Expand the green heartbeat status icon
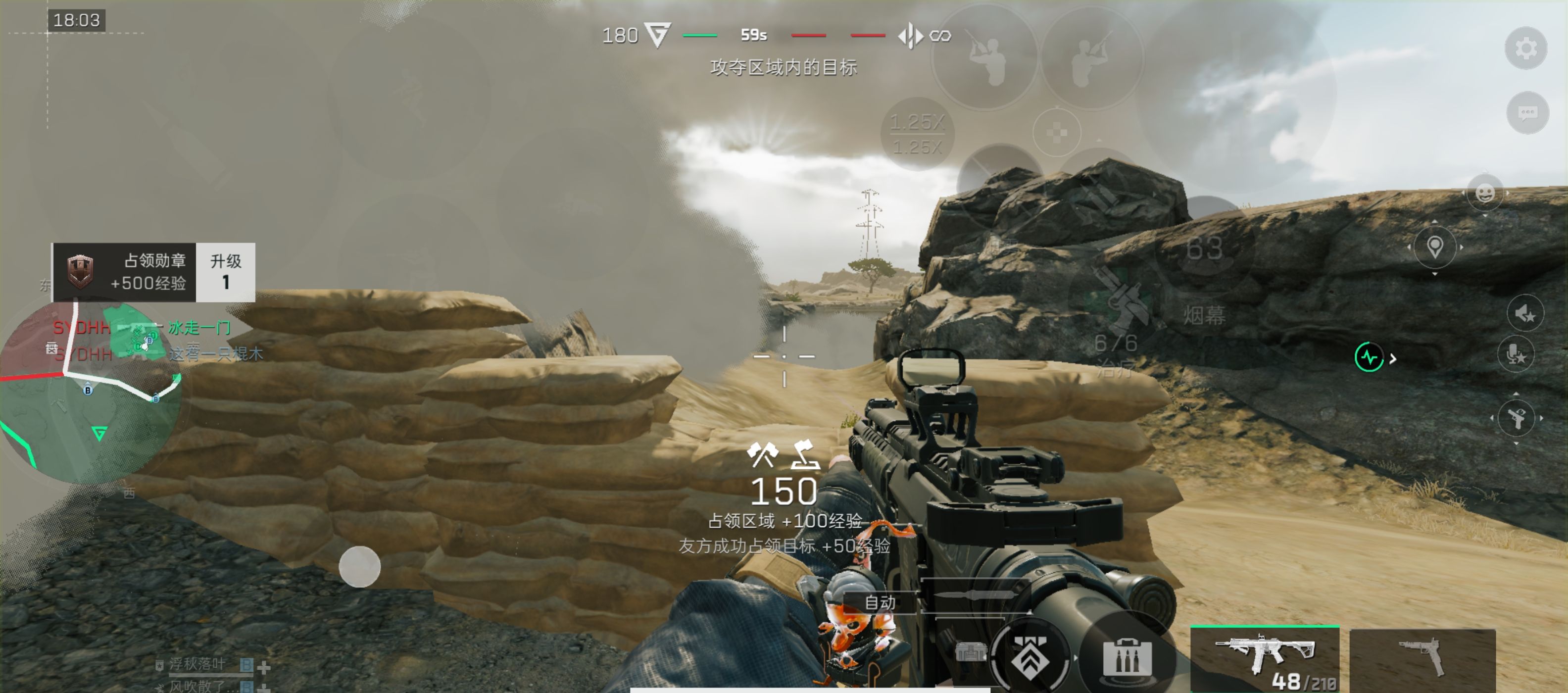Screen dimensions: 1568x693 point(1370,357)
